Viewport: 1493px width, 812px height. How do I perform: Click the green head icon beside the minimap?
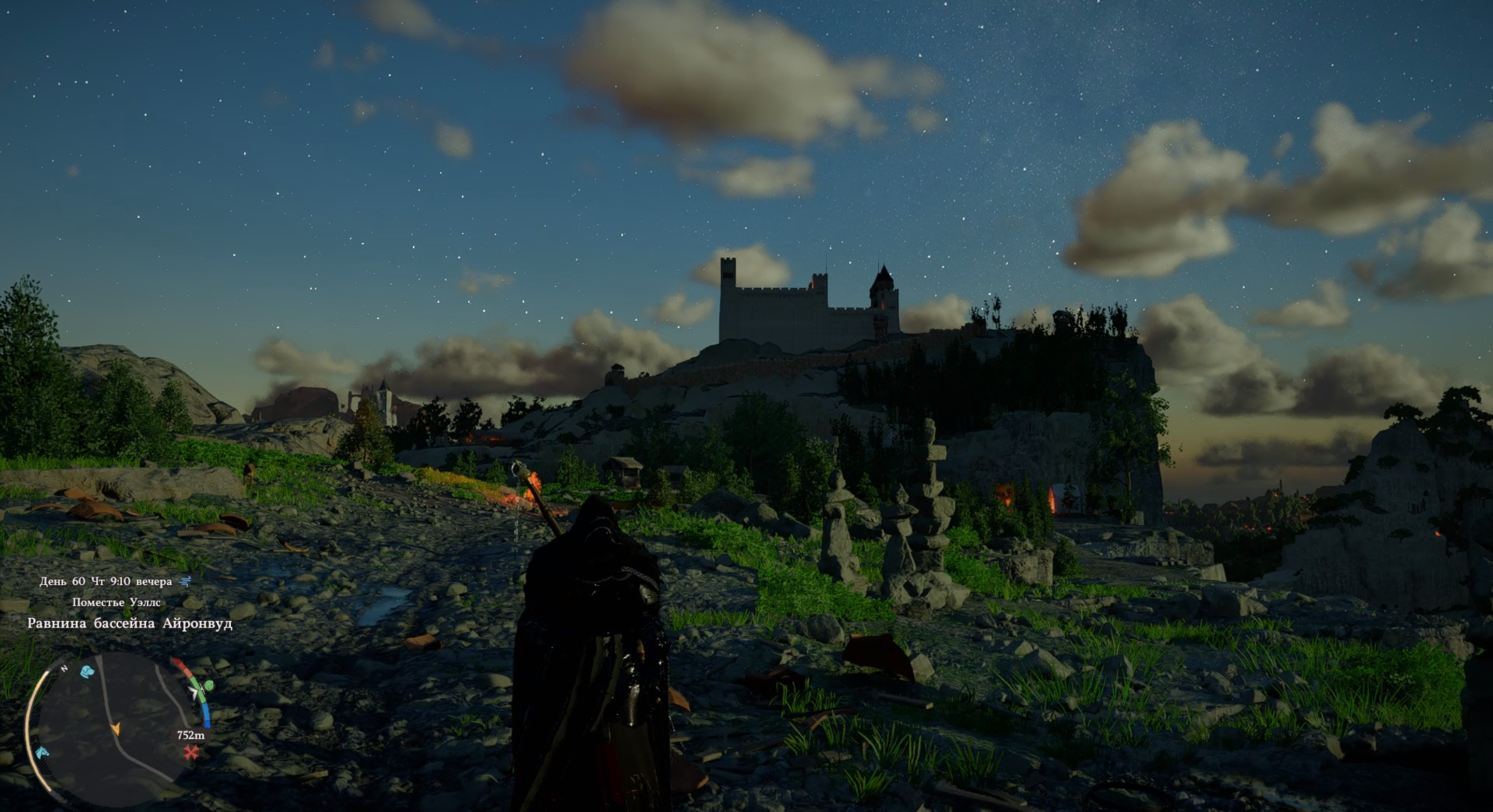pyautogui.click(x=208, y=685)
